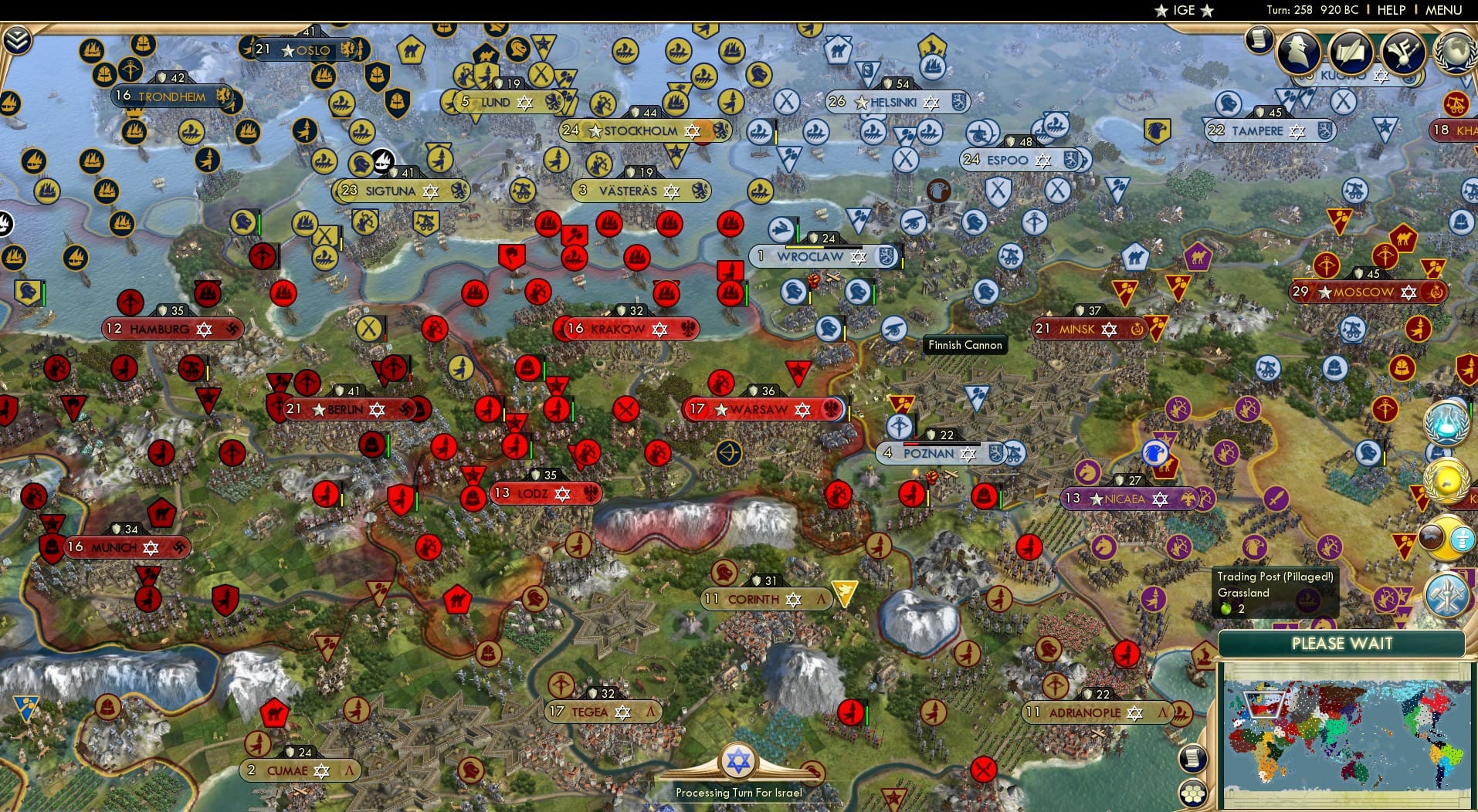Open the Notification Log scroll icon
Image resolution: width=1478 pixels, height=812 pixels.
coord(1257,39)
